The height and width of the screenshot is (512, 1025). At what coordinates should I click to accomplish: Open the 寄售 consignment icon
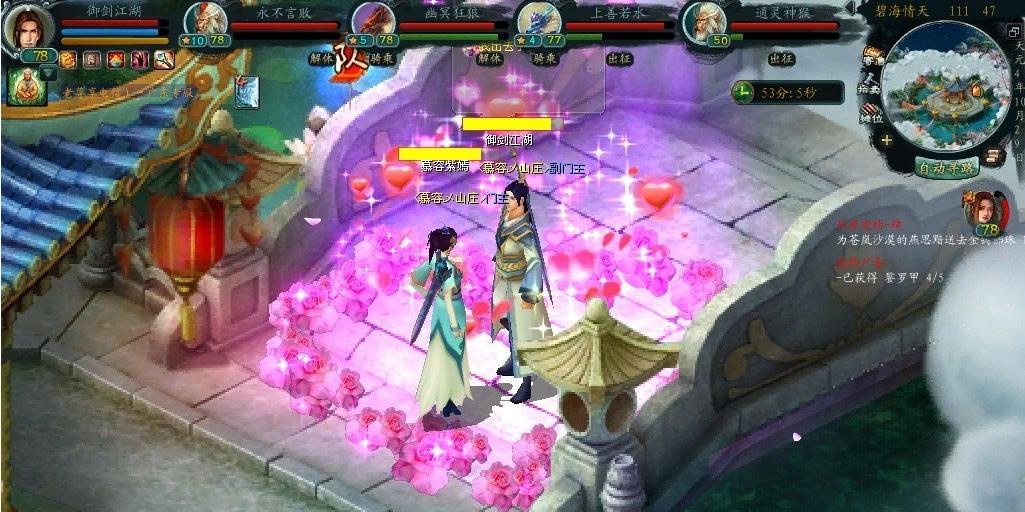click(872, 59)
